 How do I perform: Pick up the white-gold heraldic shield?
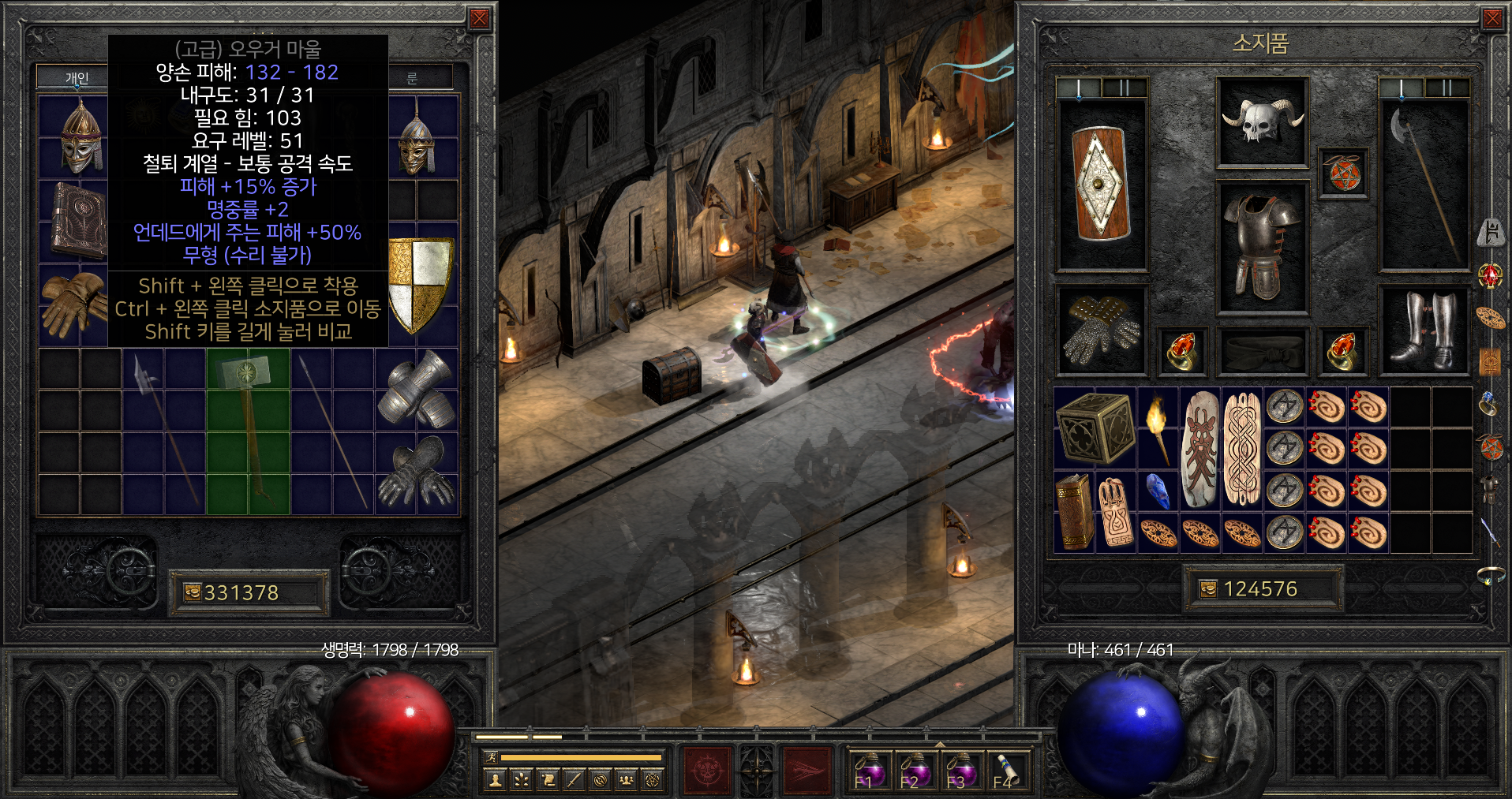pyautogui.click(x=421, y=284)
